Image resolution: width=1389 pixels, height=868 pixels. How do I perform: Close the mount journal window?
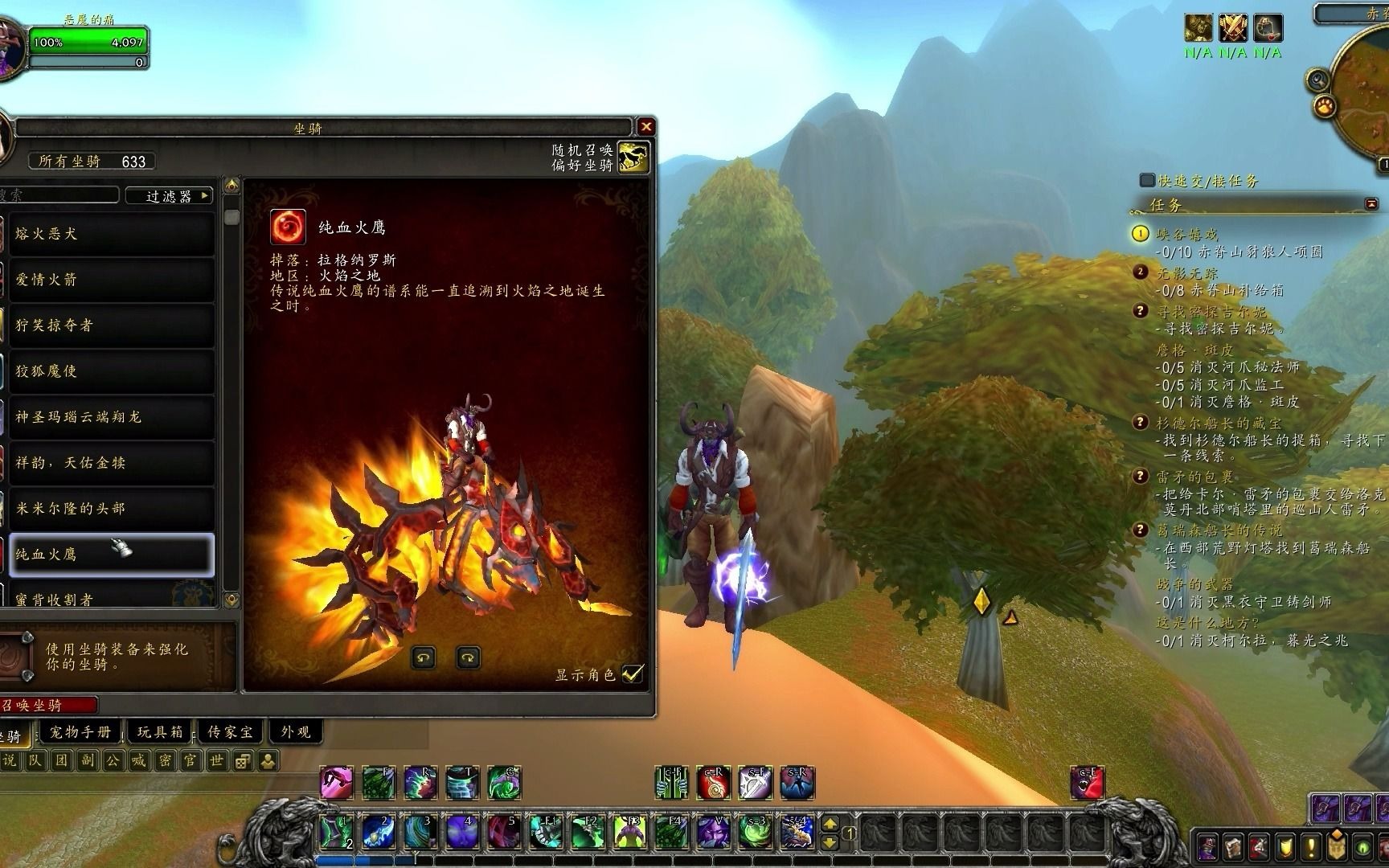click(645, 127)
